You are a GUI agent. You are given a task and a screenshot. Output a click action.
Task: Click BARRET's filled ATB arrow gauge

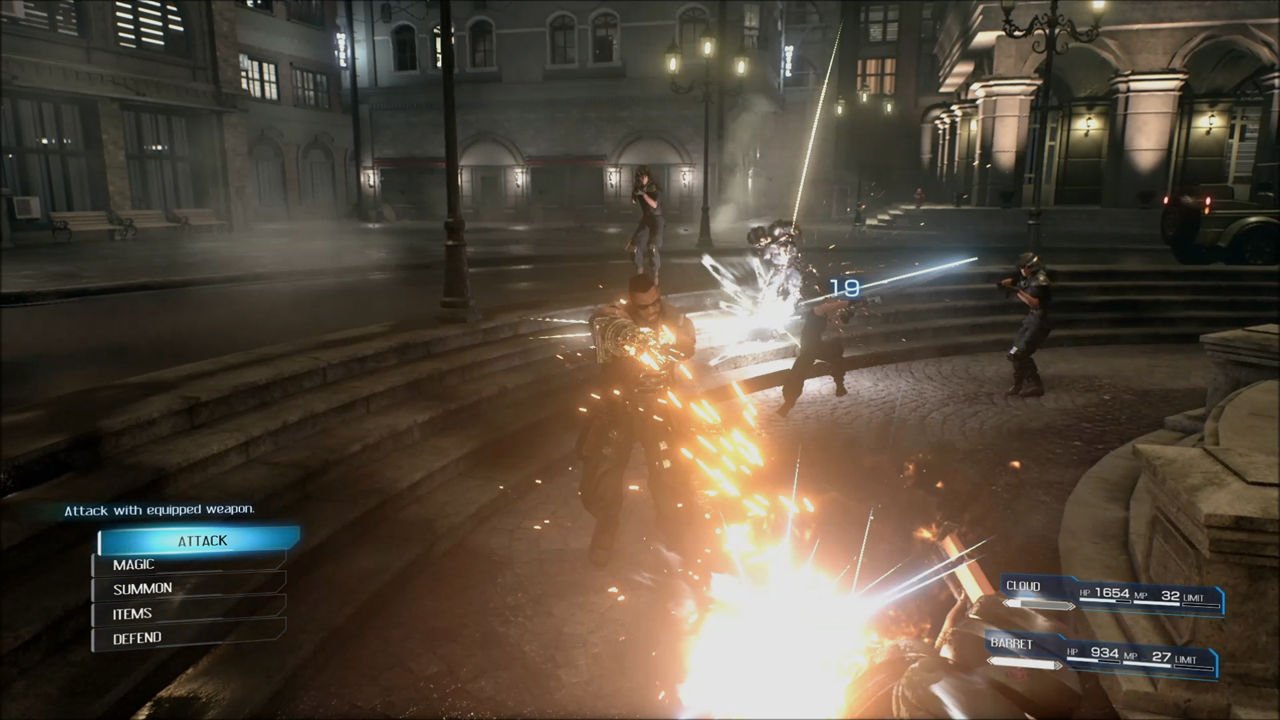pyautogui.click(x=1025, y=661)
